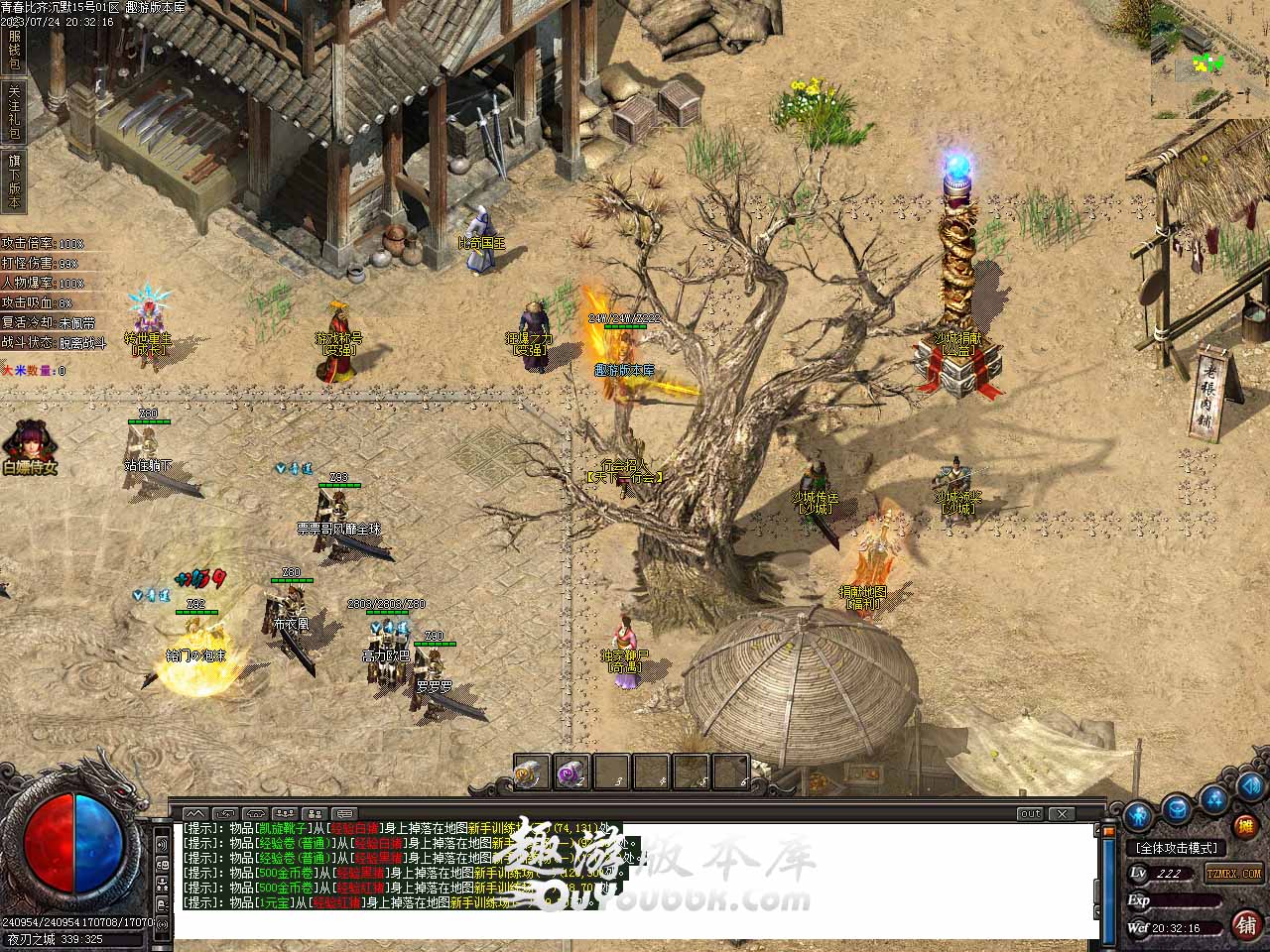Click the orange 摊 stall button

pyautogui.click(x=1245, y=825)
